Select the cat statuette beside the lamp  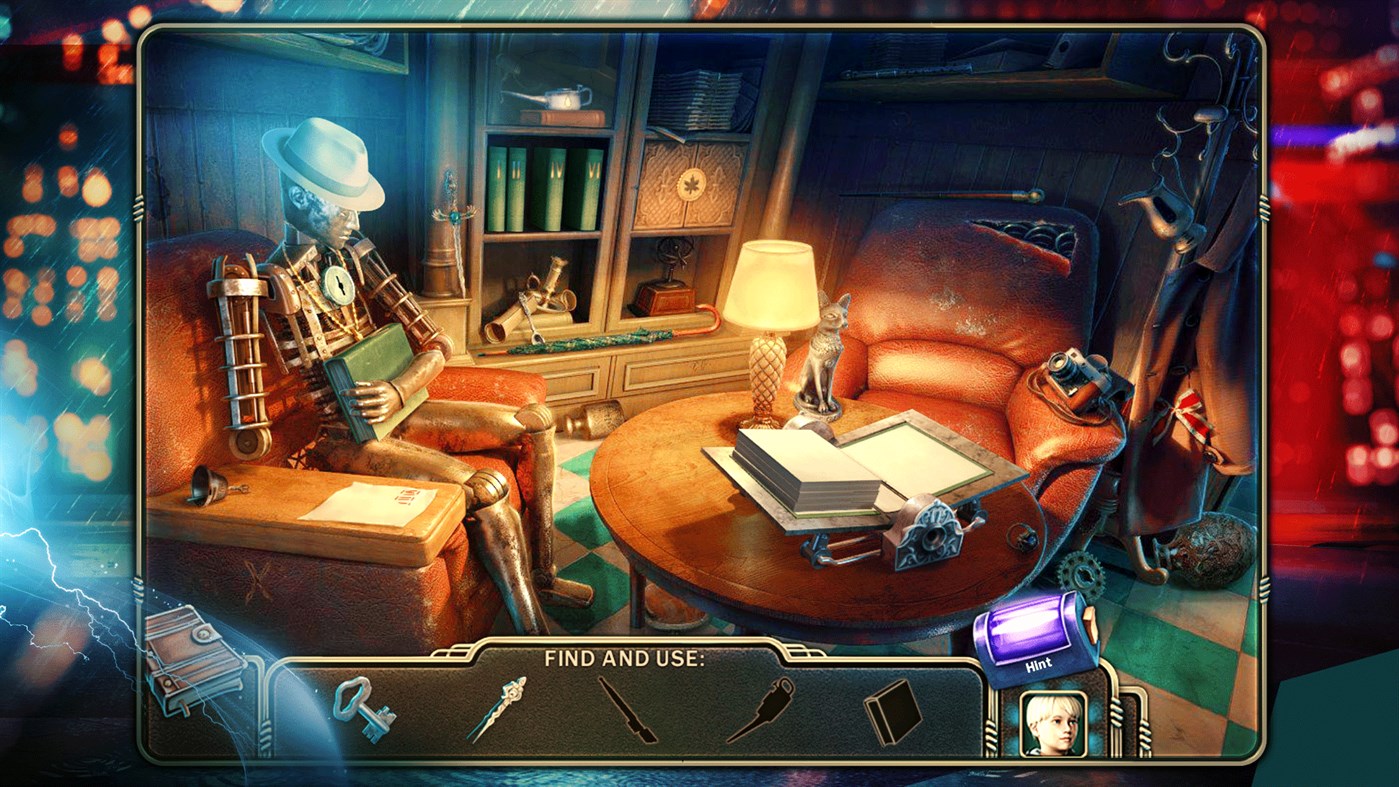[822, 352]
